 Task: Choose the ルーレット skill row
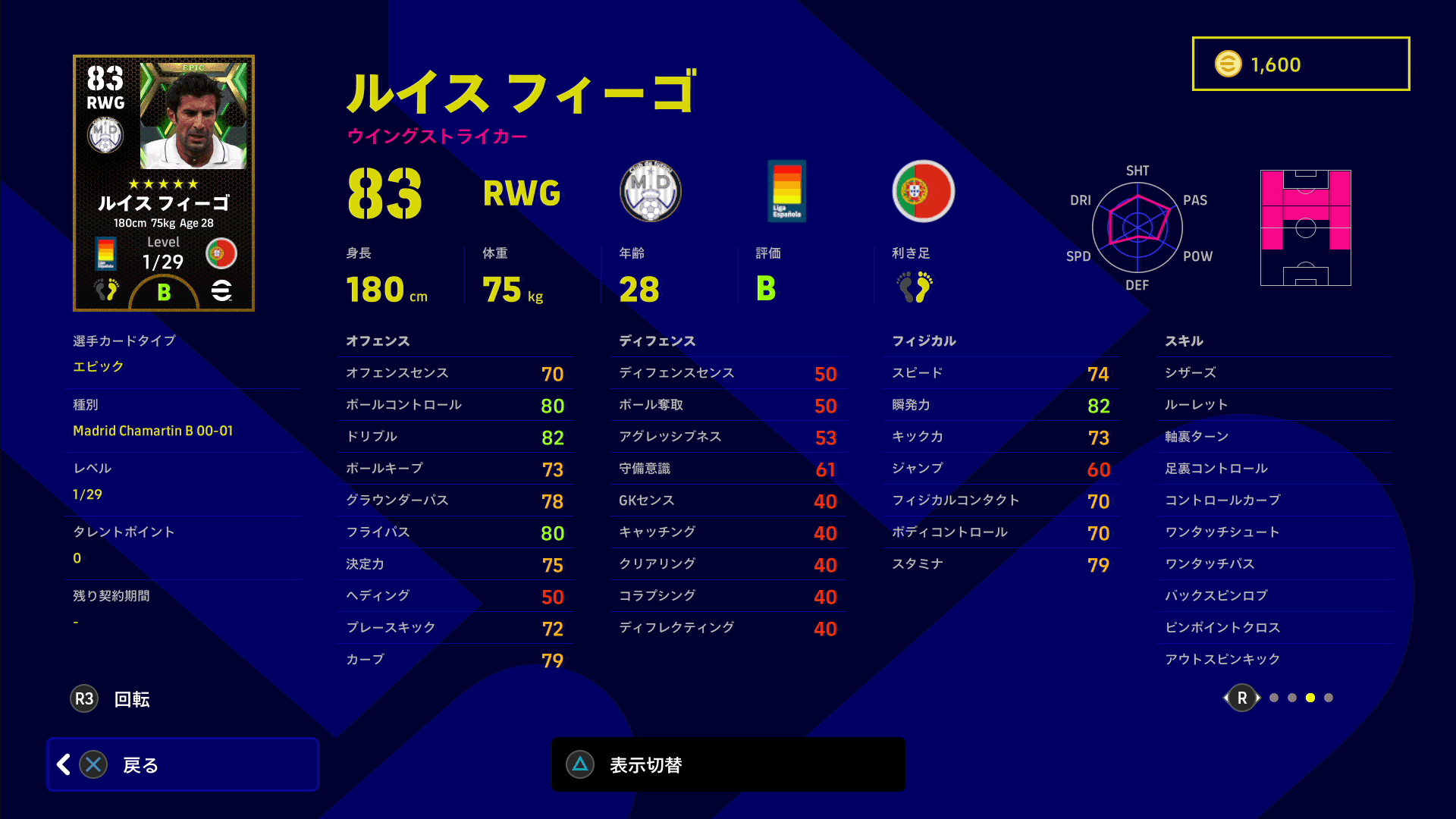[x=1274, y=405]
